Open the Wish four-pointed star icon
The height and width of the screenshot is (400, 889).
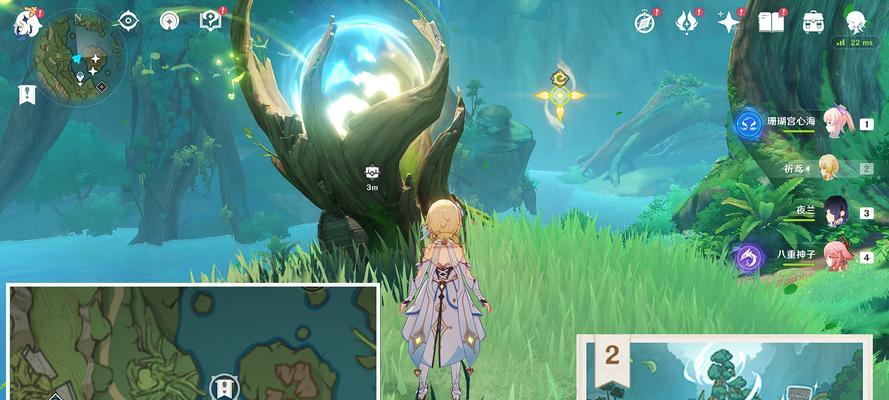[x=729, y=21]
